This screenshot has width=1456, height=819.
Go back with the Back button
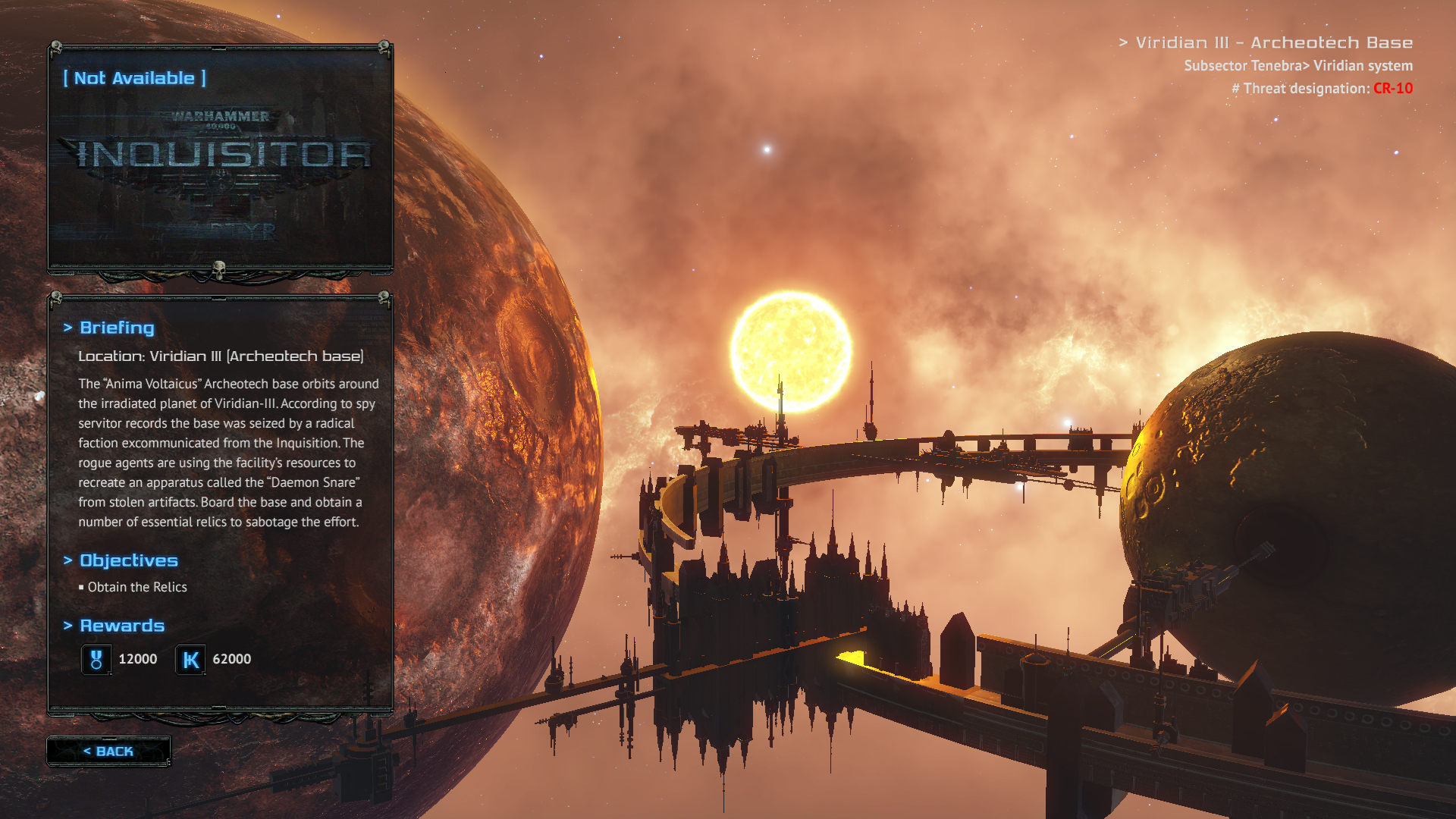point(108,751)
